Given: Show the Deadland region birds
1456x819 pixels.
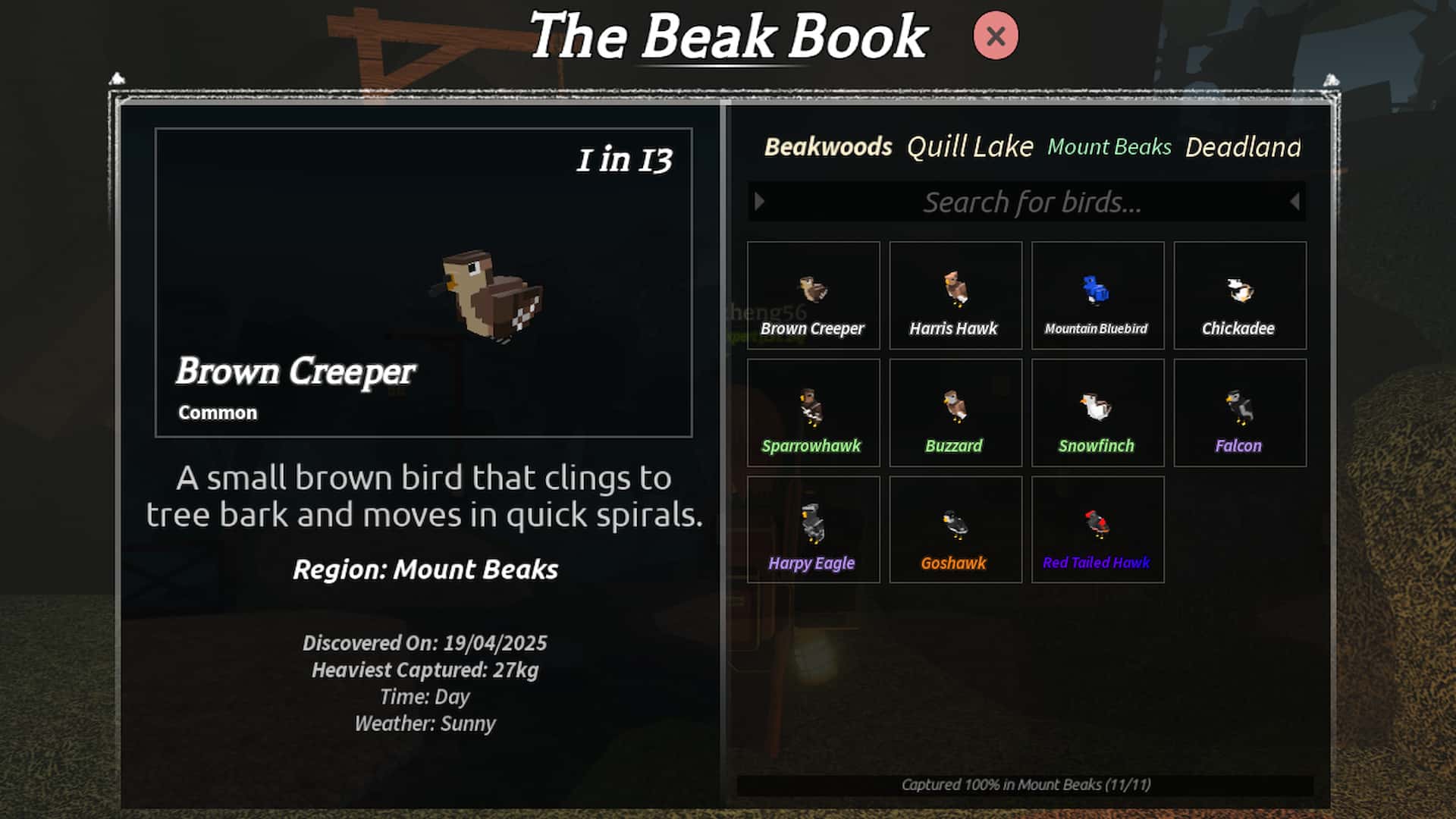Looking at the screenshot, I should click(1243, 146).
